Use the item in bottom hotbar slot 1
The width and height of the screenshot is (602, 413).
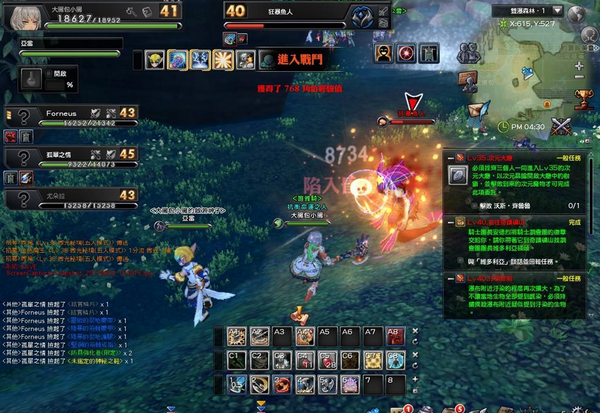[x=237, y=383]
